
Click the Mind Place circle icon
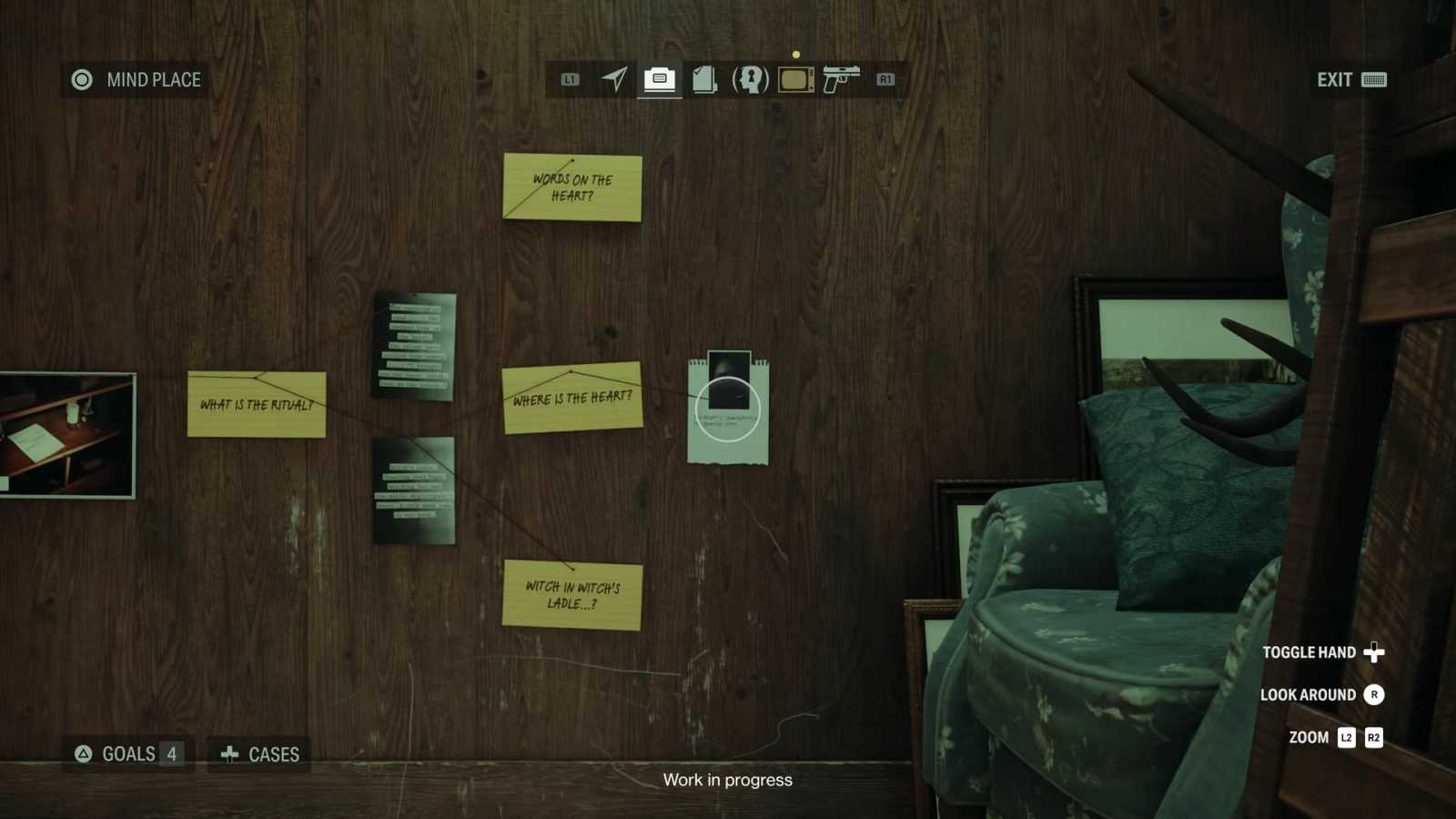tap(82, 79)
